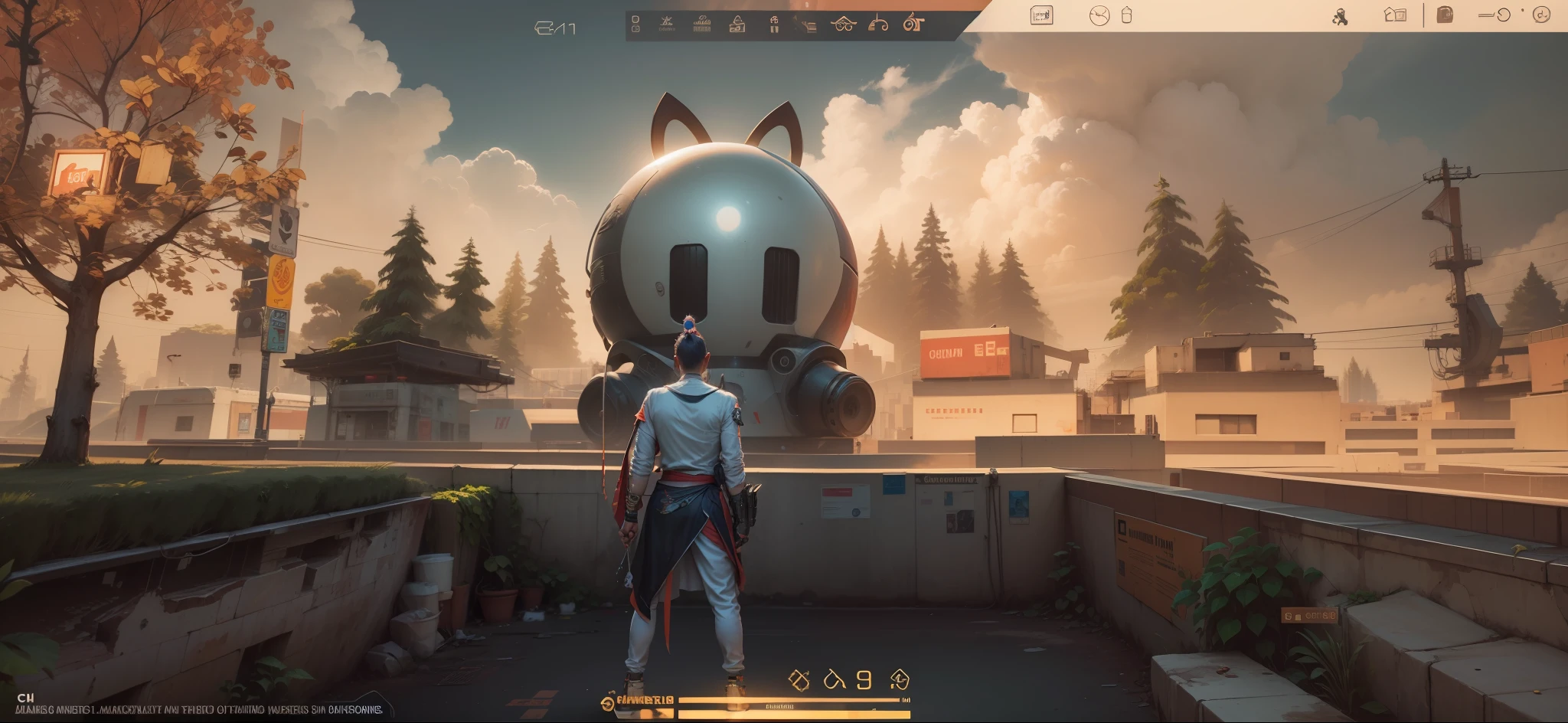The image size is (1568, 723).
Task: Click the circular arrow icon beside the bottom bars
Action: pos(607,702)
